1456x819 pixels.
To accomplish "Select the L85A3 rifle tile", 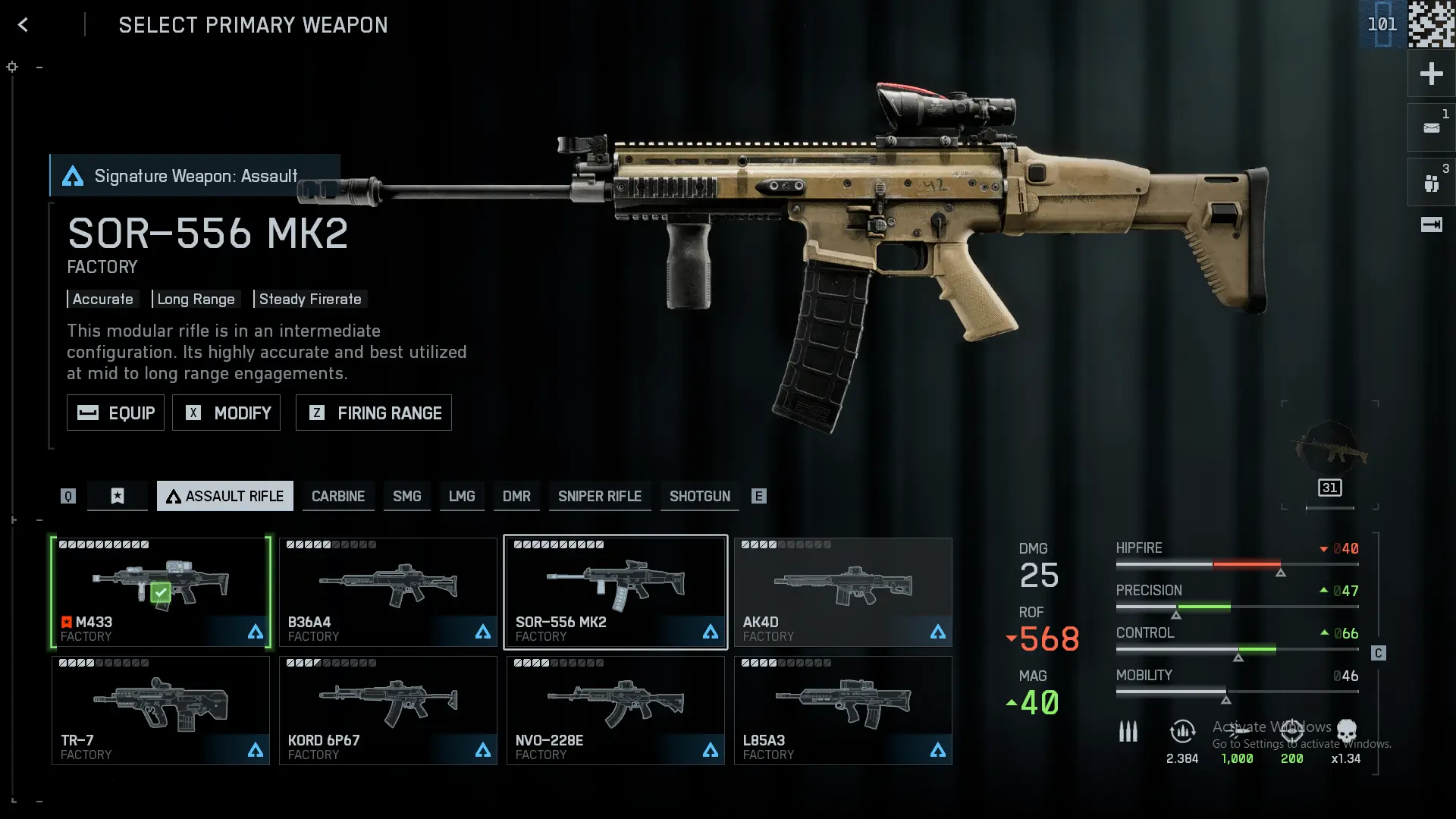I will tap(843, 711).
